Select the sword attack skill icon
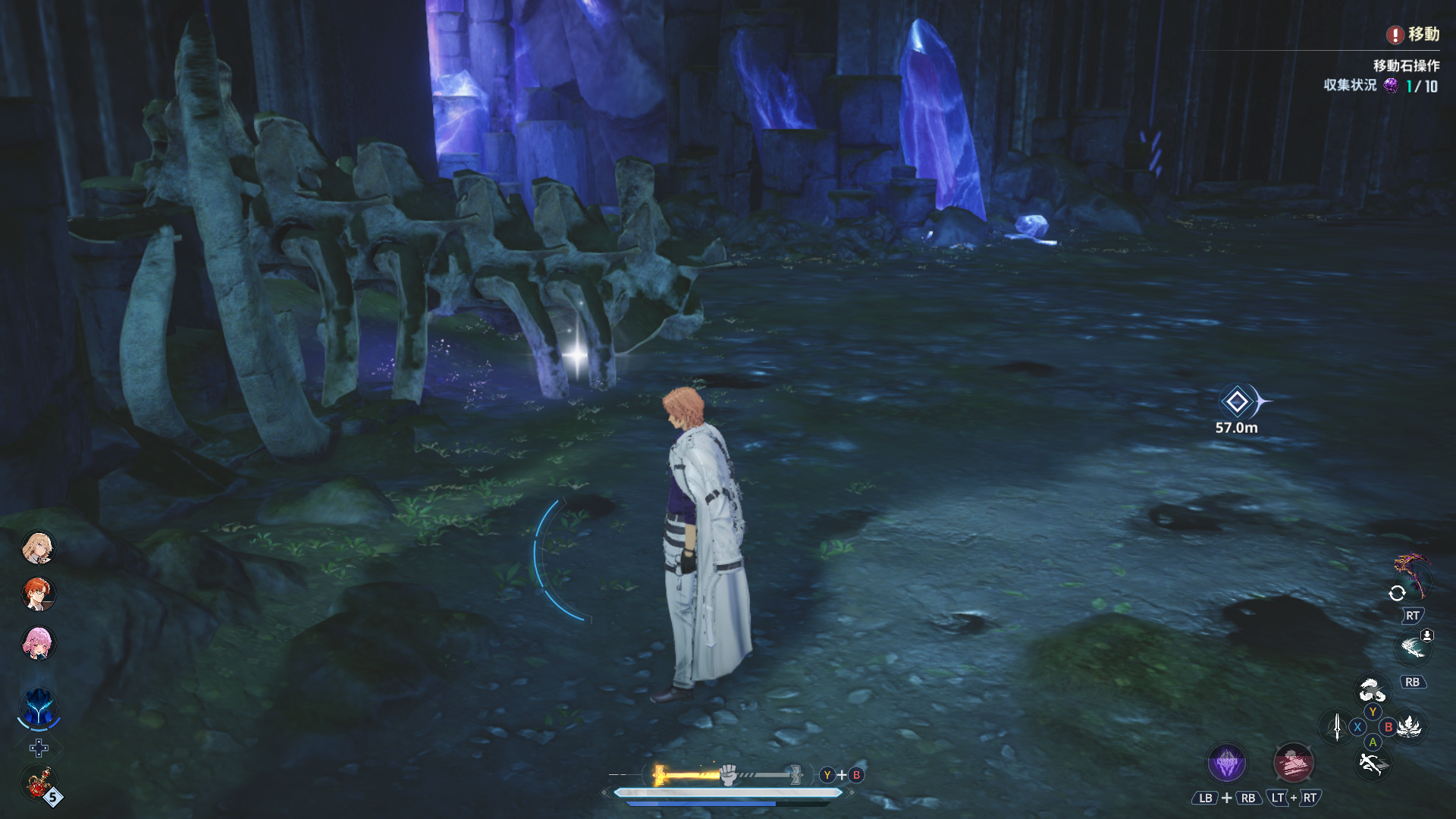Image resolution: width=1456 pixels, height=819 pixels. coord(1337,726)
